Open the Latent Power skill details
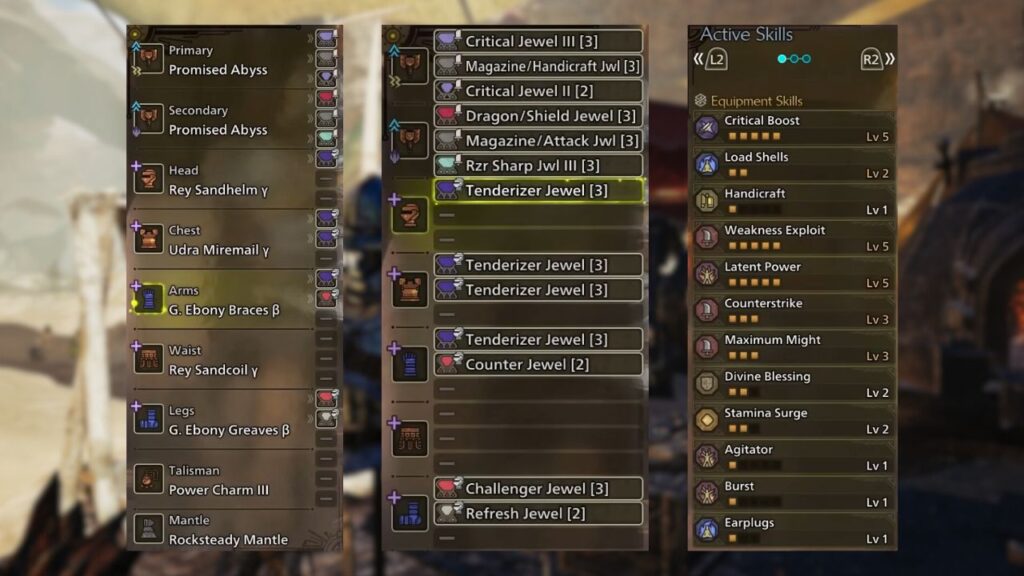This screenshot has width=1024, height=576. click(x=792, y=275)
